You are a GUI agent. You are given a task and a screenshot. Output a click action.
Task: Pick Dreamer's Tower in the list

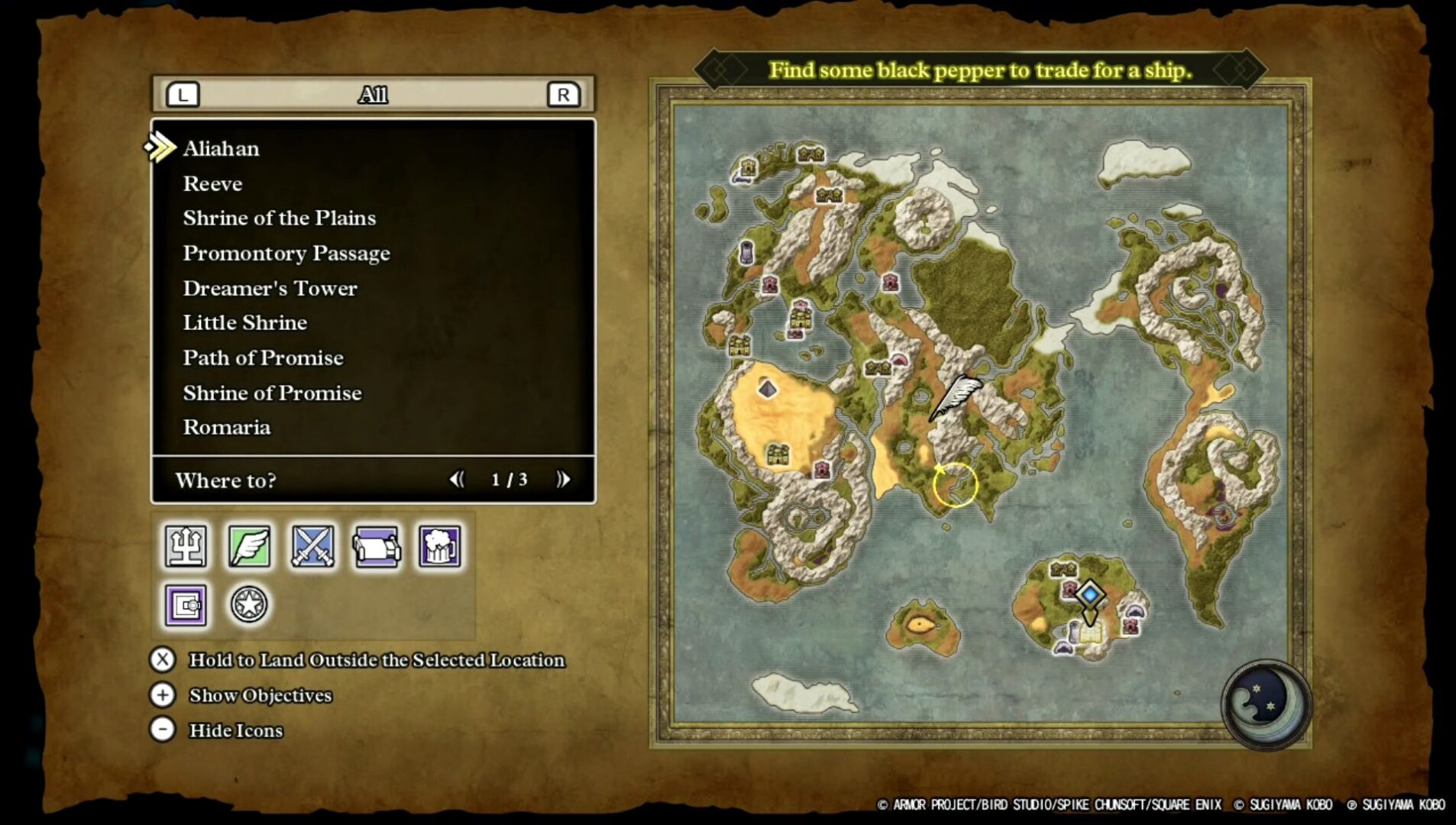[x=270, y=288]
